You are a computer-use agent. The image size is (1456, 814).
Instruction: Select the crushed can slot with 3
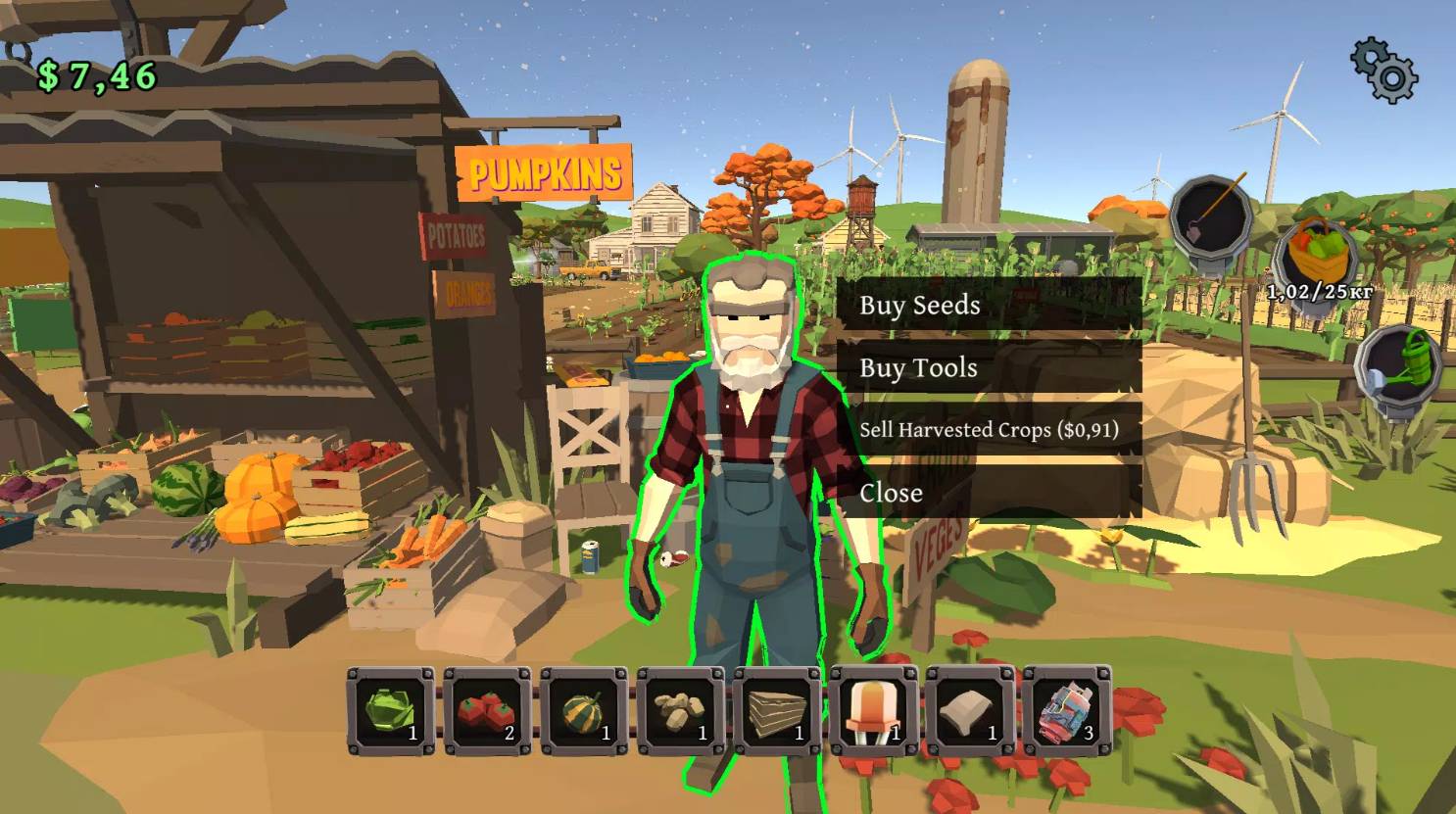[1066, 711]
